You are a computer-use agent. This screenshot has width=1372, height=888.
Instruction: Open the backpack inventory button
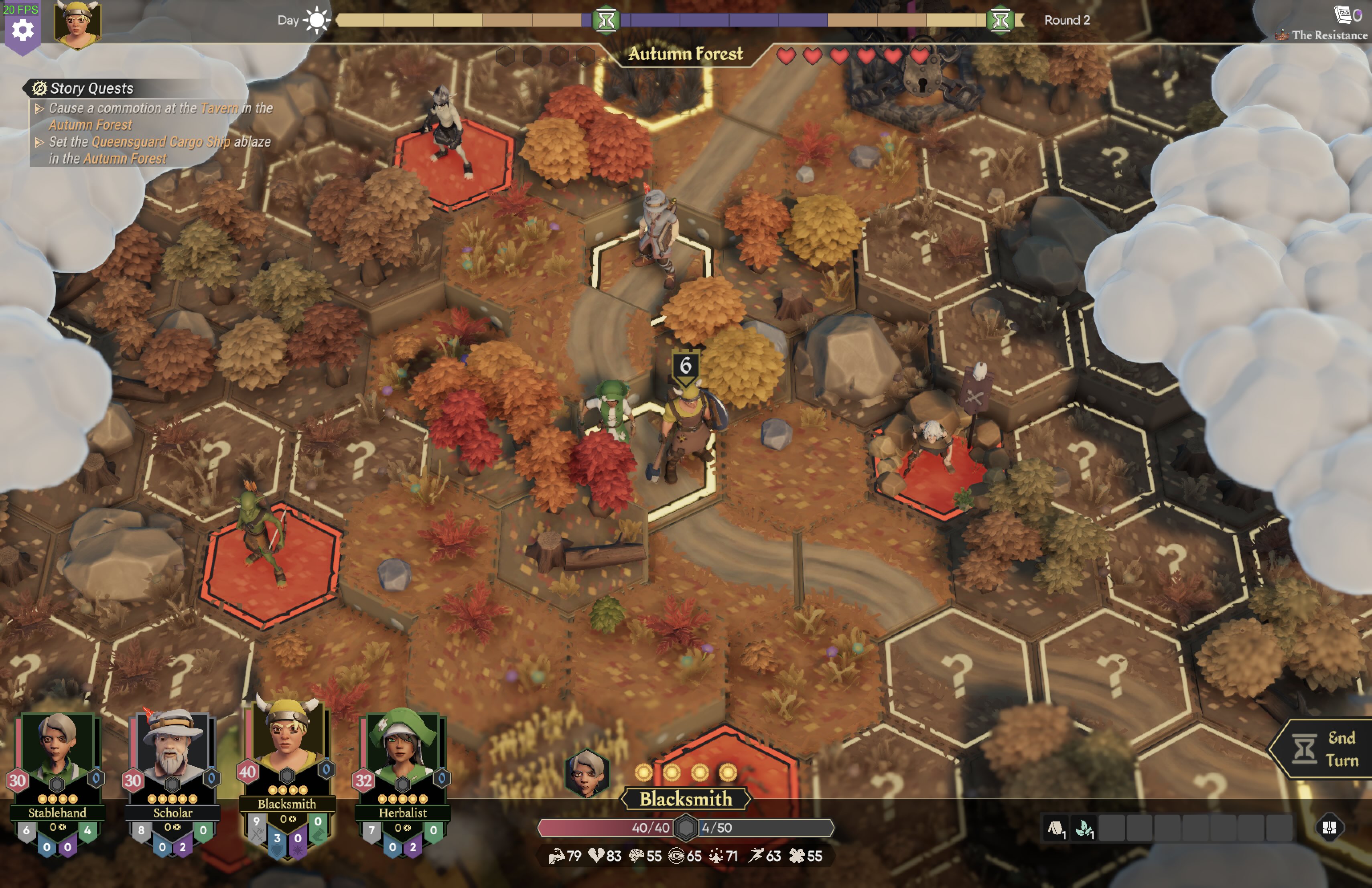(x=1329, y=828)
